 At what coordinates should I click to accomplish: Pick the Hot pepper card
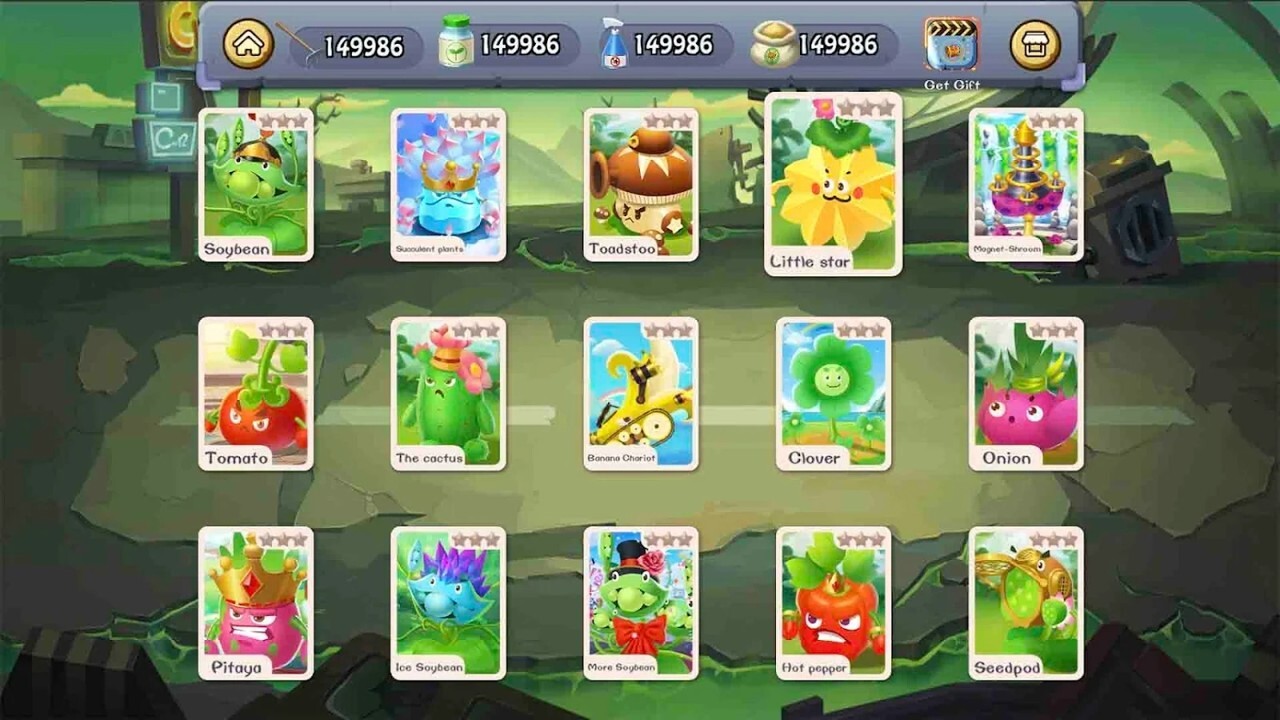tap(833, 603)
